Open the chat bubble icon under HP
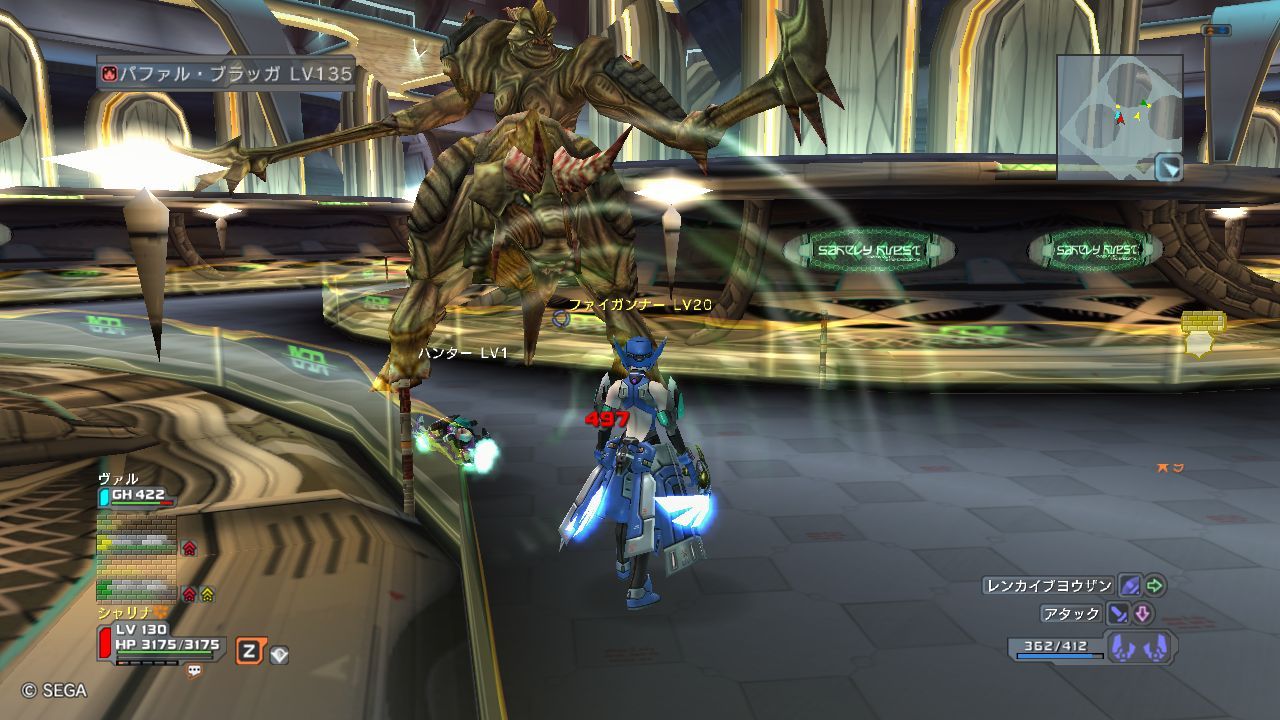The width and height of the screenshot is (1280, 720). pos(195,672)
